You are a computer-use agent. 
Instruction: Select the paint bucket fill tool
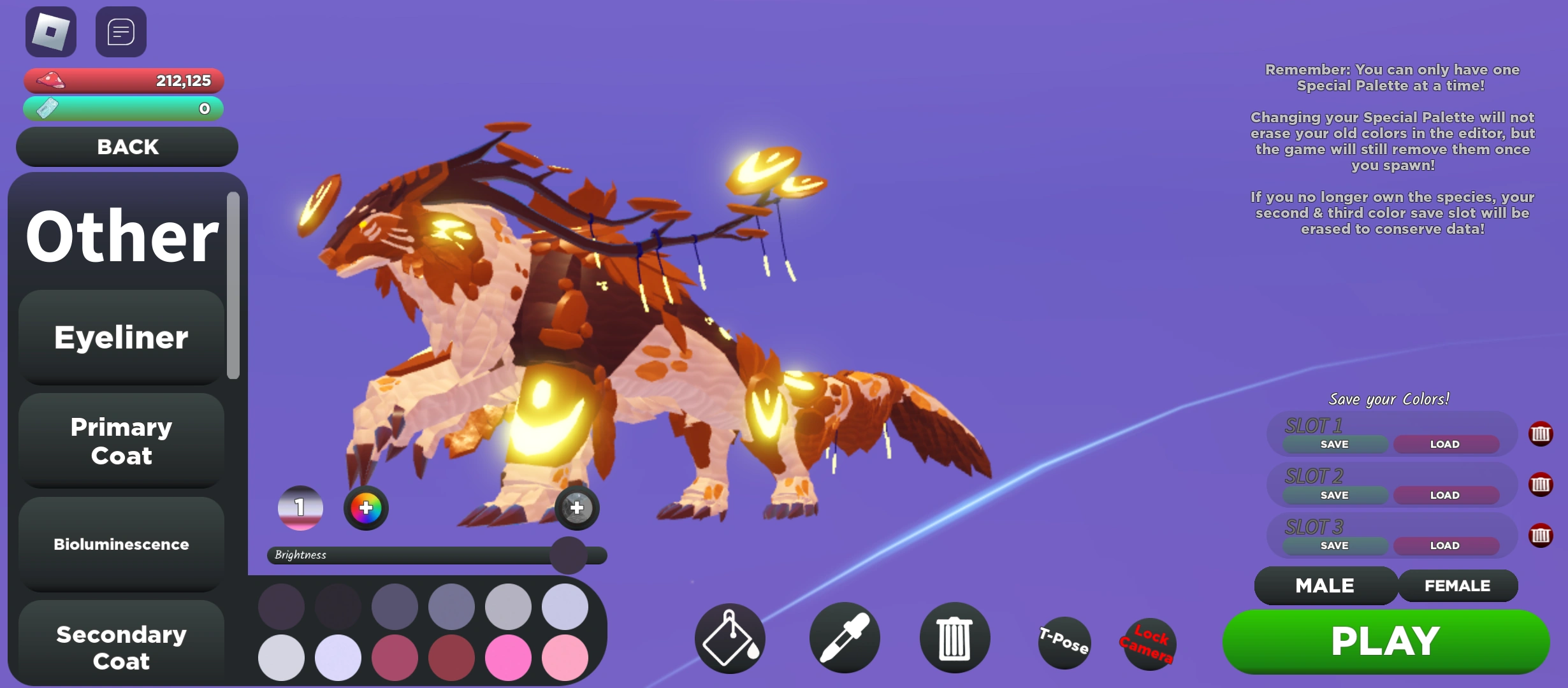point(729,638)
